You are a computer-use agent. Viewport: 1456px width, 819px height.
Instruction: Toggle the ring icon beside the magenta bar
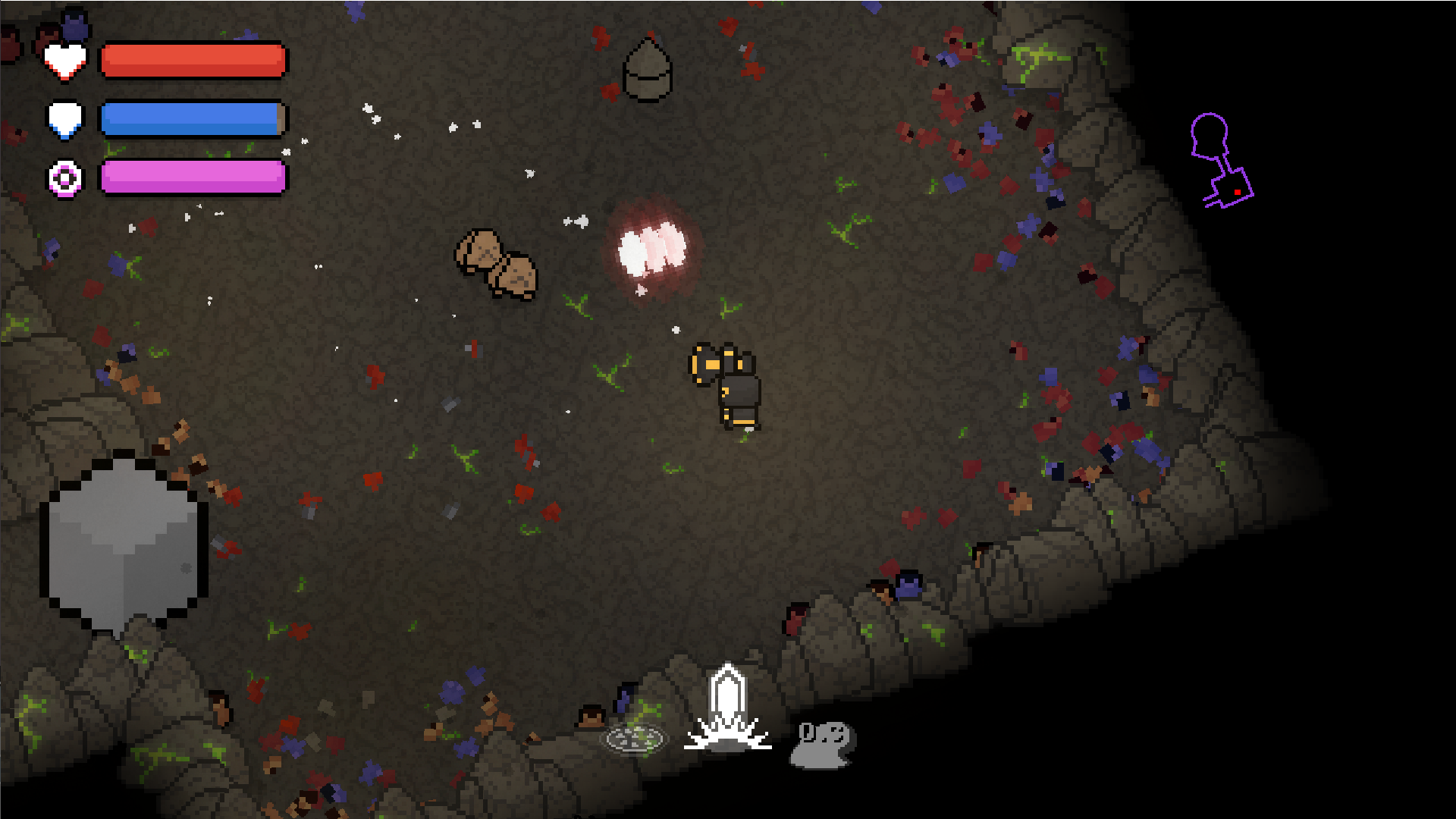pos(65,178)
